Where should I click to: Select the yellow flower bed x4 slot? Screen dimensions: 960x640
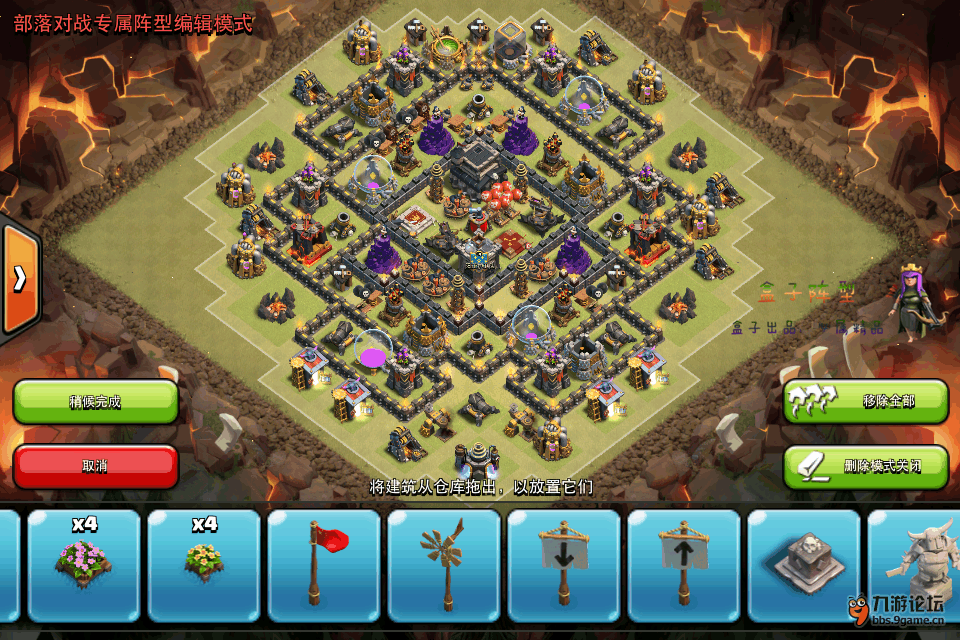pyautogui.click(x=204, y=565)
